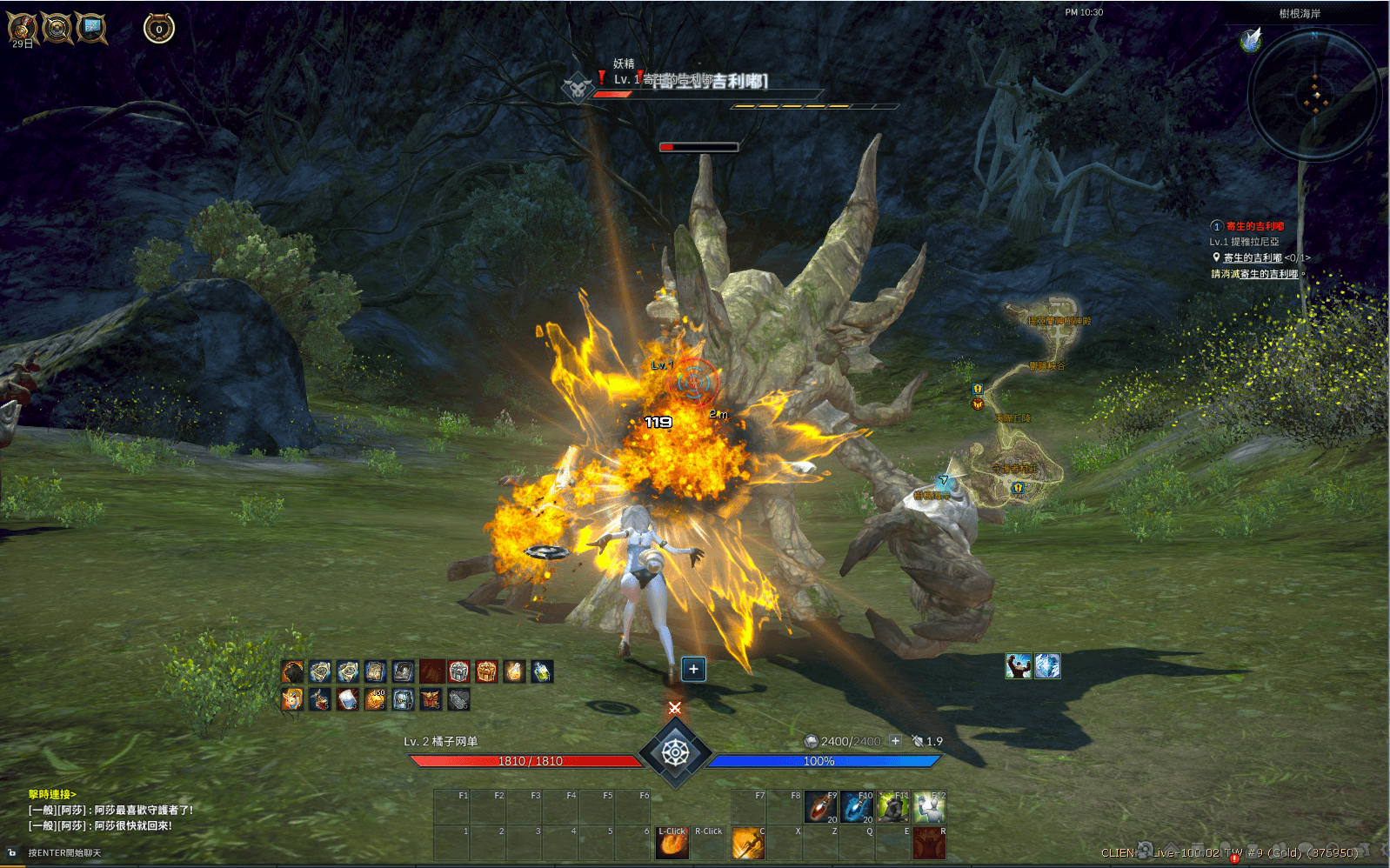The height and width of the screenshot is (868, 1390).
Task: Select the piggy character item icon
Action: [x=292, y=699]
